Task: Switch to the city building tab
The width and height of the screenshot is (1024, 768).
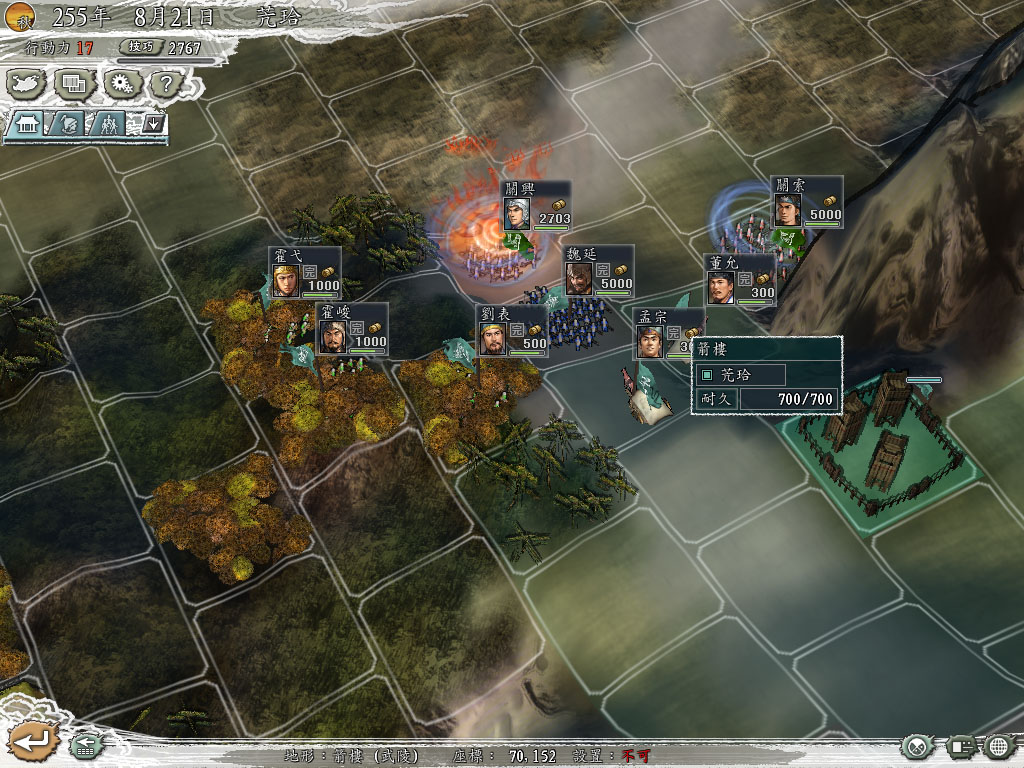Action: click(27, 124)
